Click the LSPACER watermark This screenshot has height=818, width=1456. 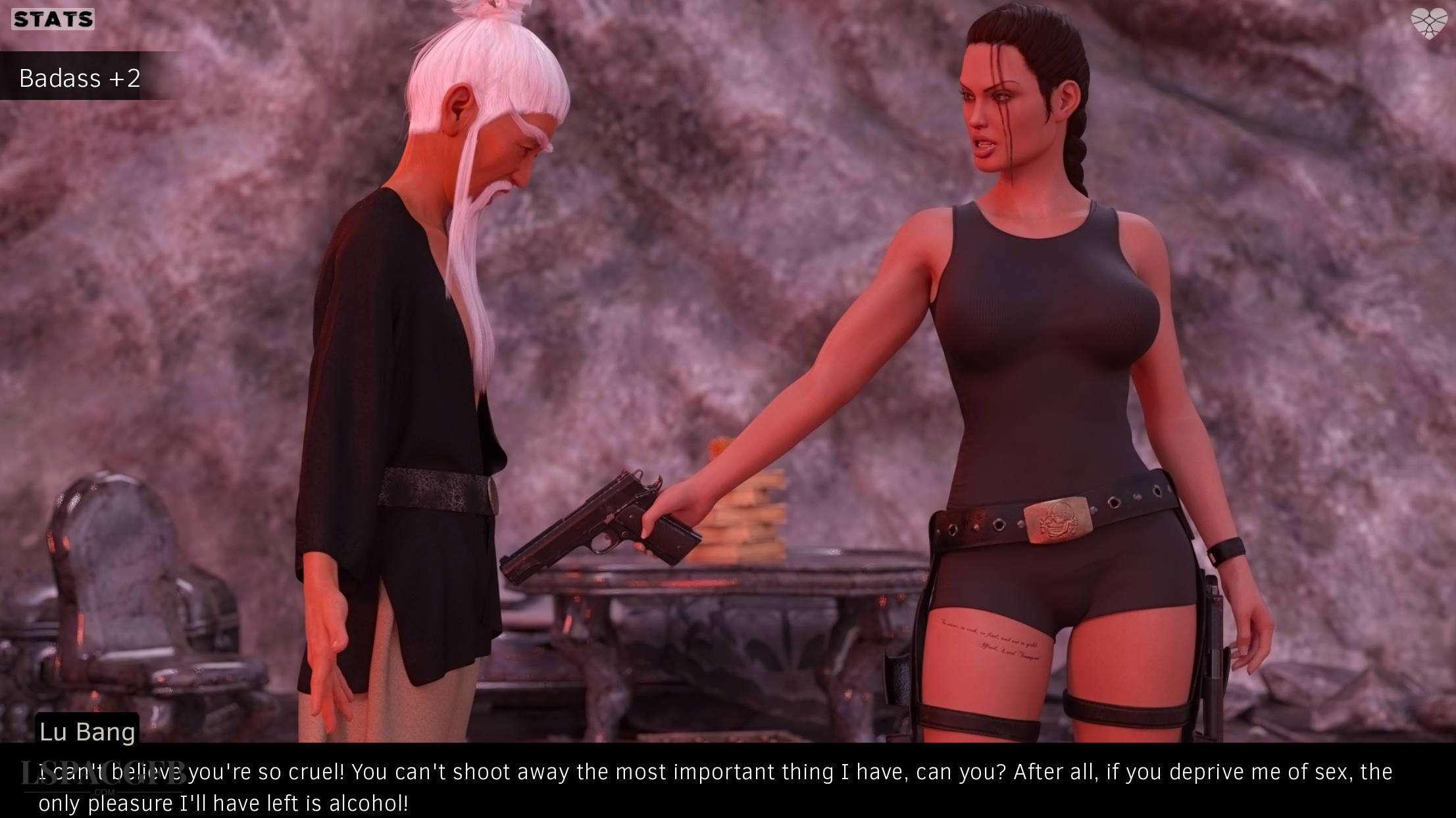pos(105,774)
